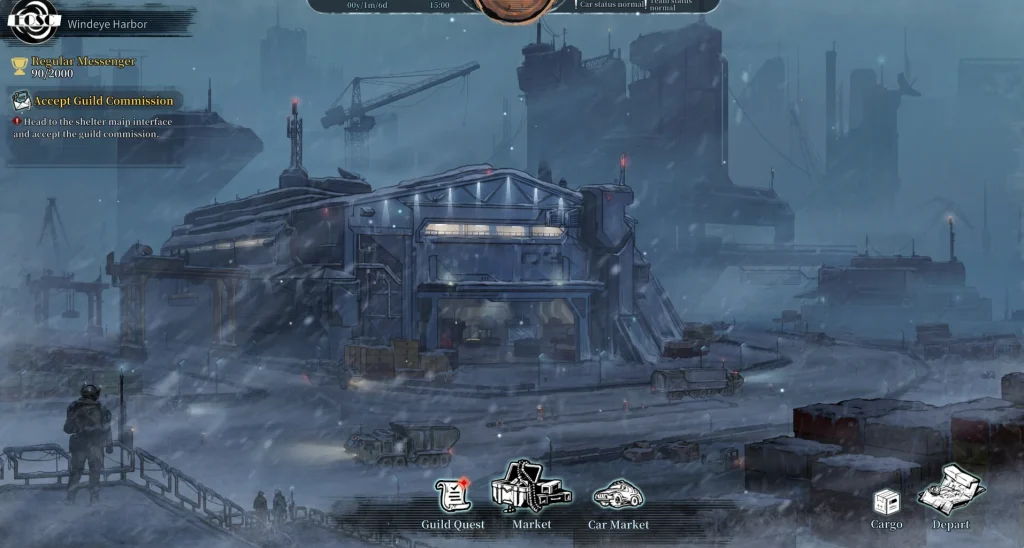Screen dimensions: 1024x548
Task: Open the Cargo box
Action: [886, 503]
